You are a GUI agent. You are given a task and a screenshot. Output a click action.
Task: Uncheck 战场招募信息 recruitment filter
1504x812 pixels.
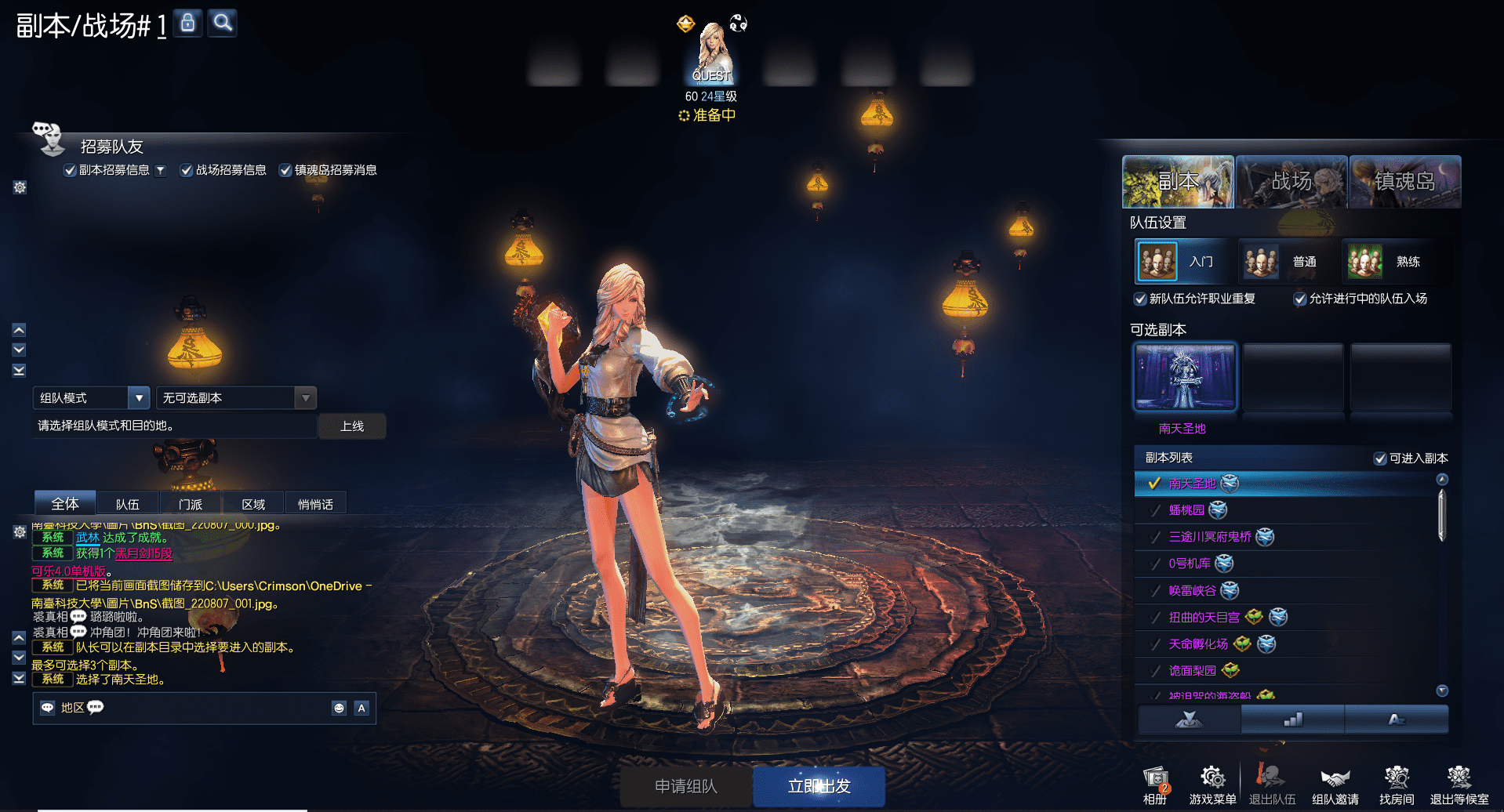tap(187, 170)
